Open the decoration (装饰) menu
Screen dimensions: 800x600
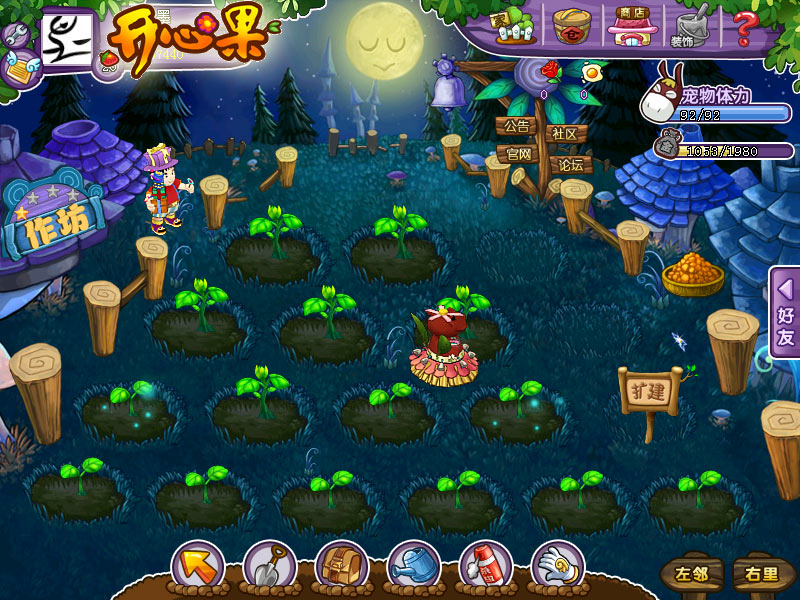687,26
